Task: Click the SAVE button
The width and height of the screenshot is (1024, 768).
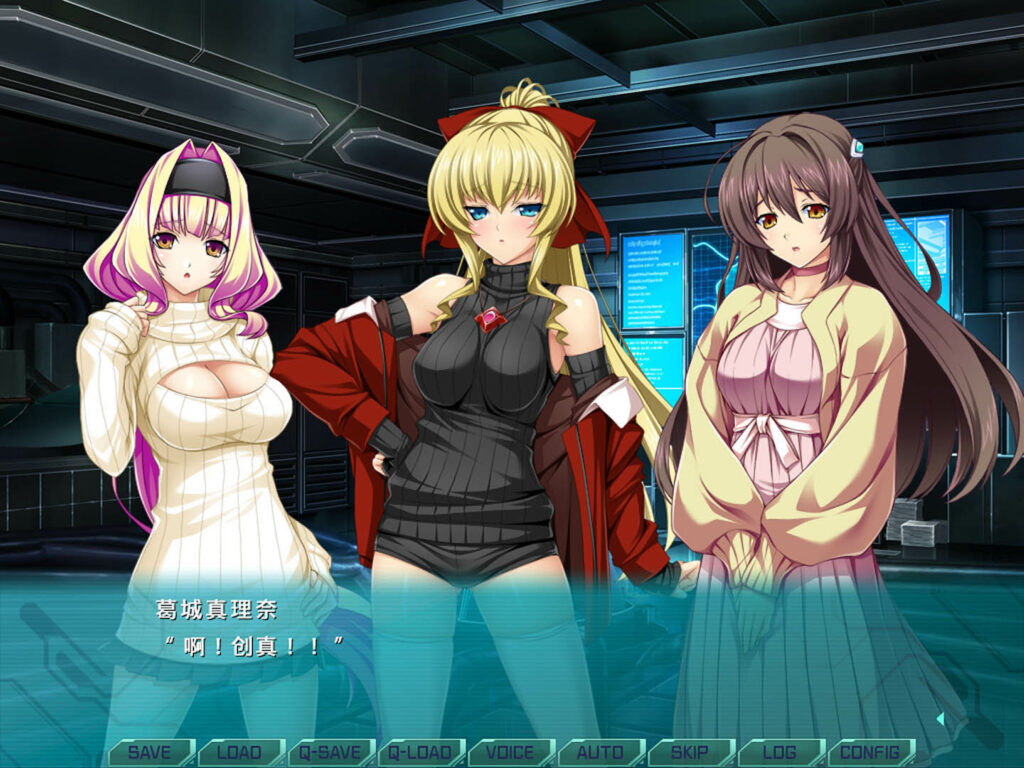Action: (x=150, y=752)
